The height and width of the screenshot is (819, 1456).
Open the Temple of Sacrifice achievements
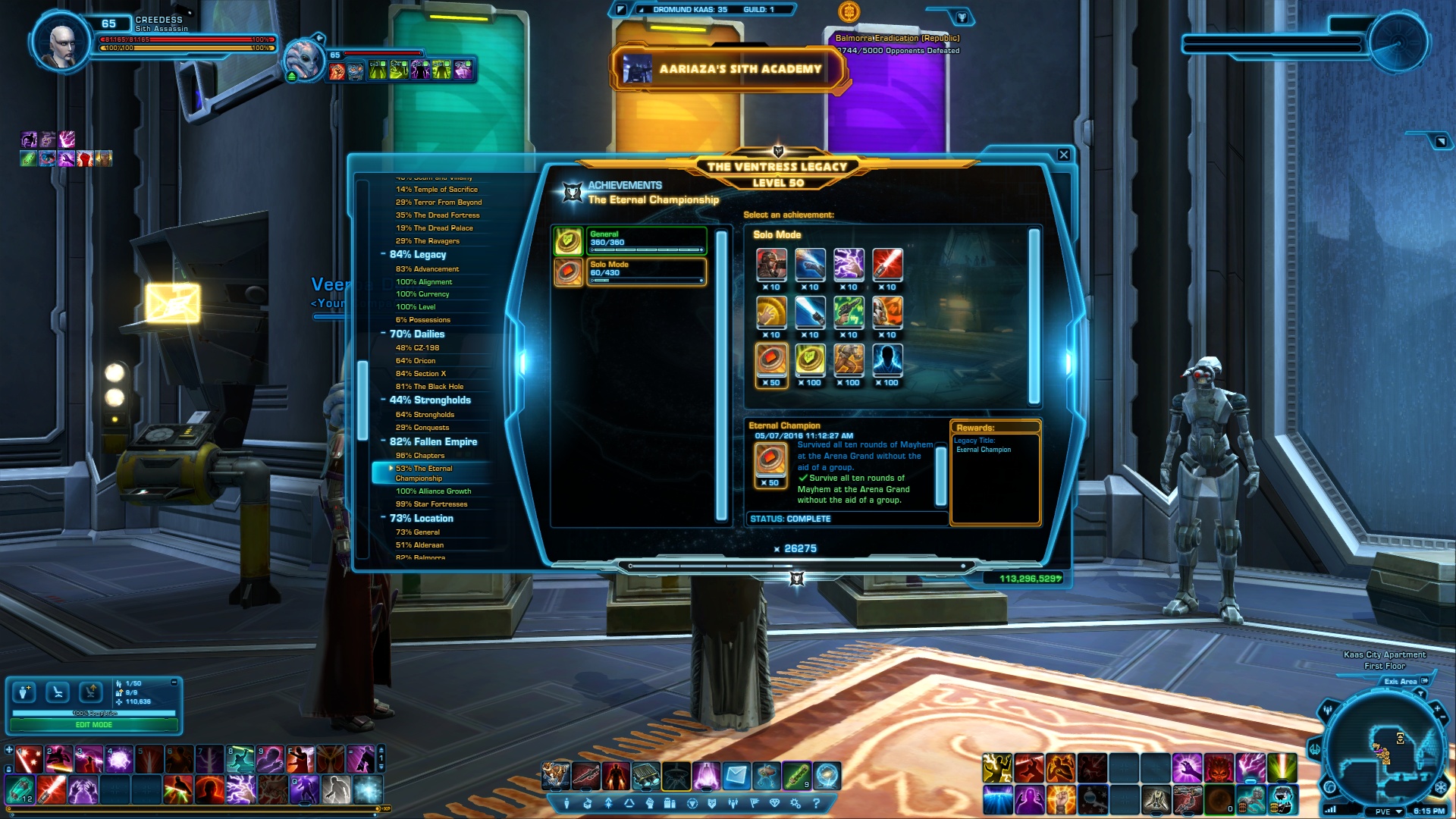[436, 190]
